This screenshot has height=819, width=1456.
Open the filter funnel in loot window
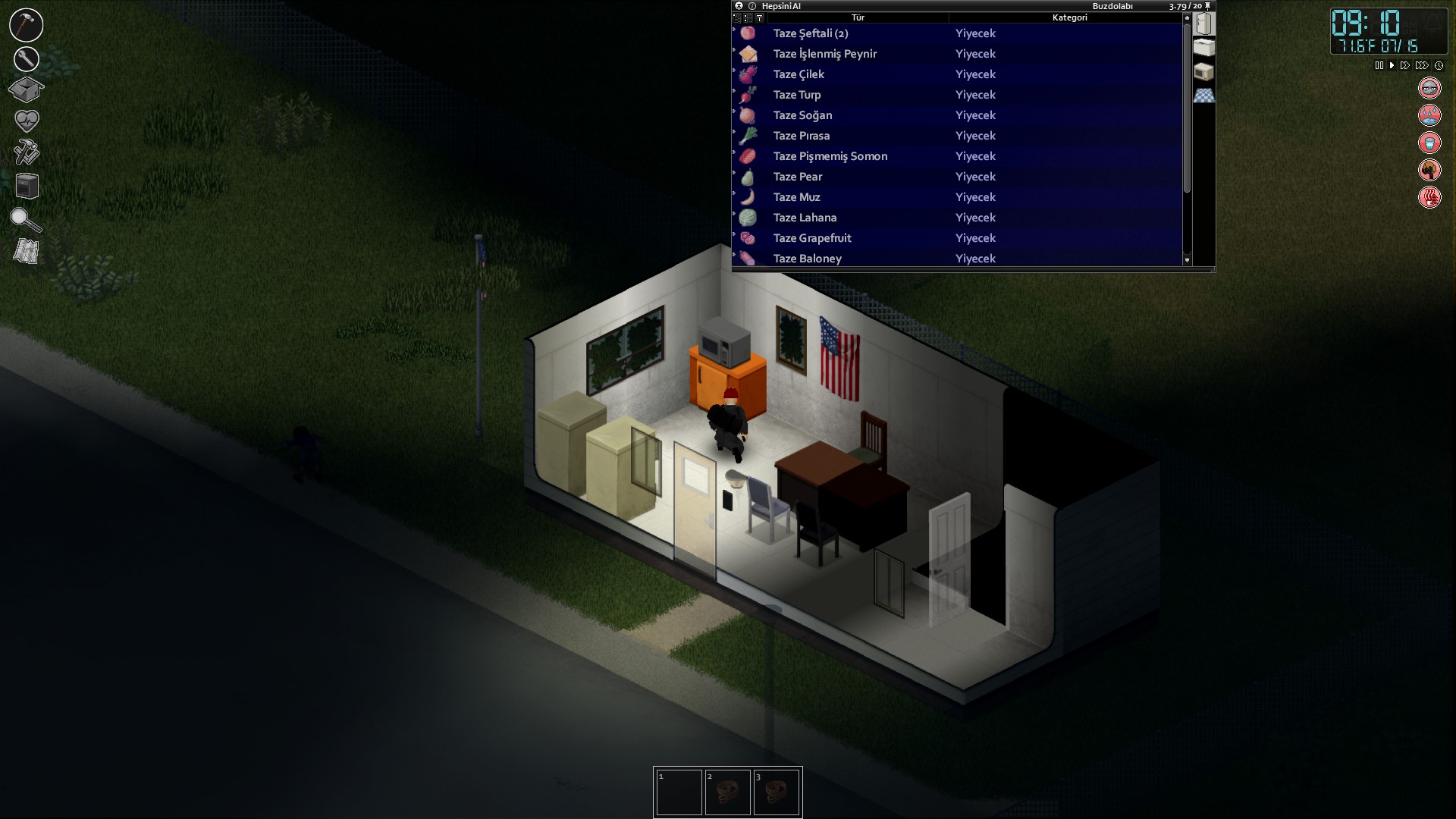pos(759,17)
